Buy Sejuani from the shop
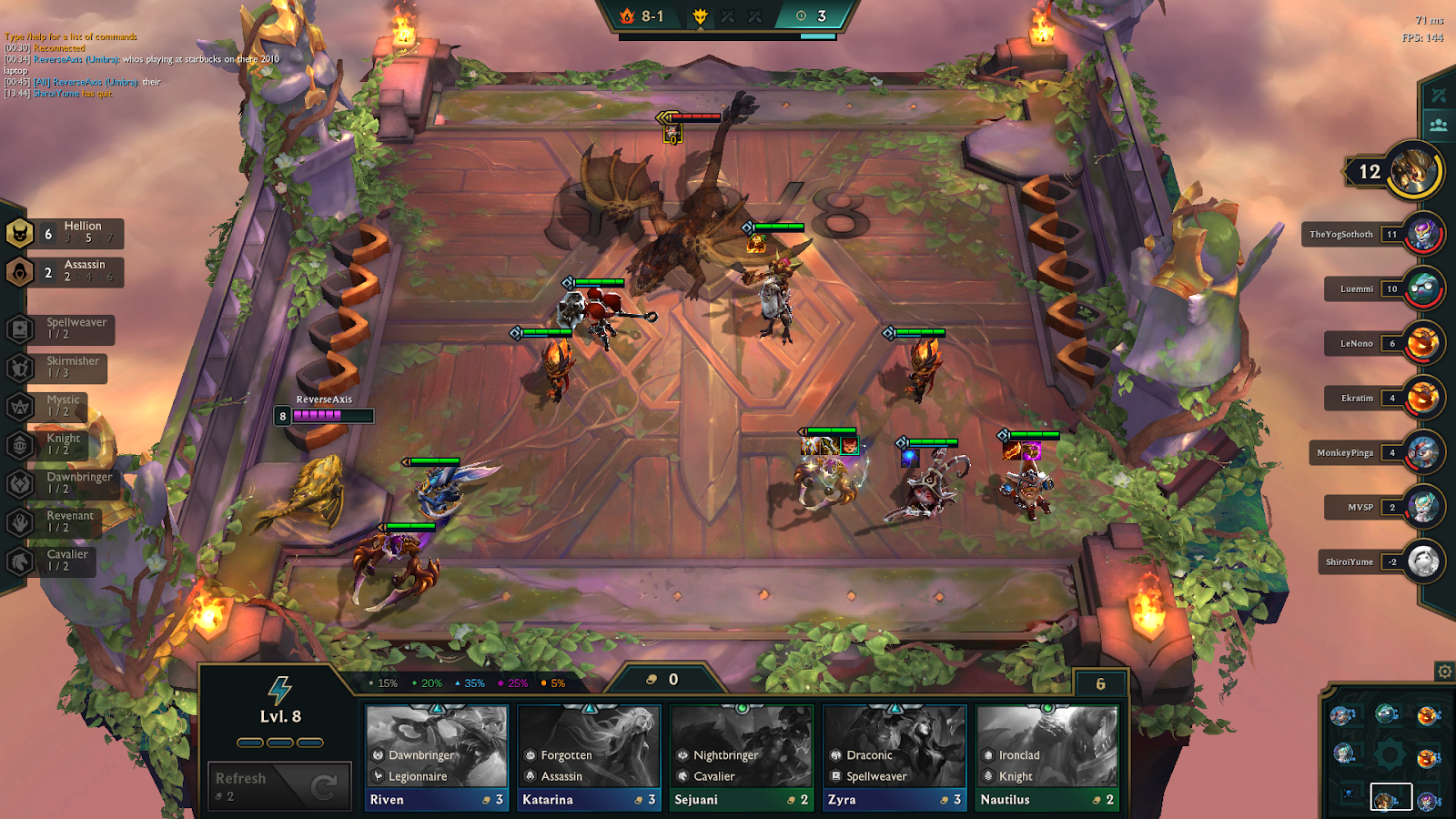 [x=741, y=757]
